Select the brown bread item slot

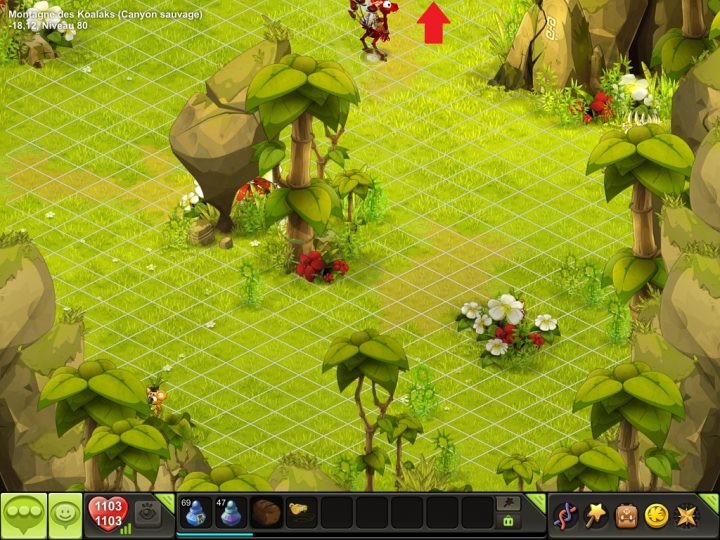click(266, 513)
